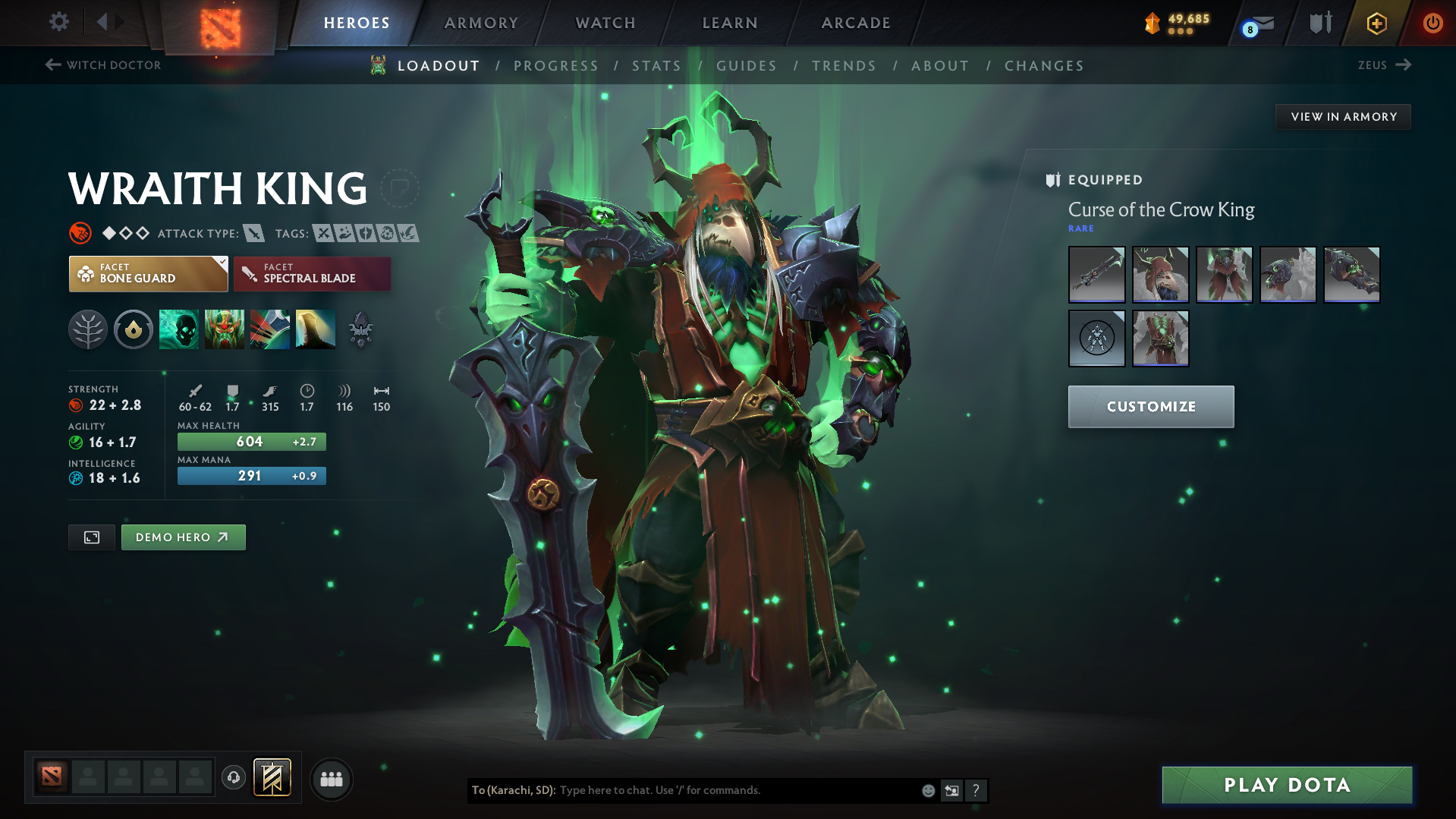Click the Mortal Strike ability icon
This screenshot has height=819, width=1456.
[x=270, y=329]
